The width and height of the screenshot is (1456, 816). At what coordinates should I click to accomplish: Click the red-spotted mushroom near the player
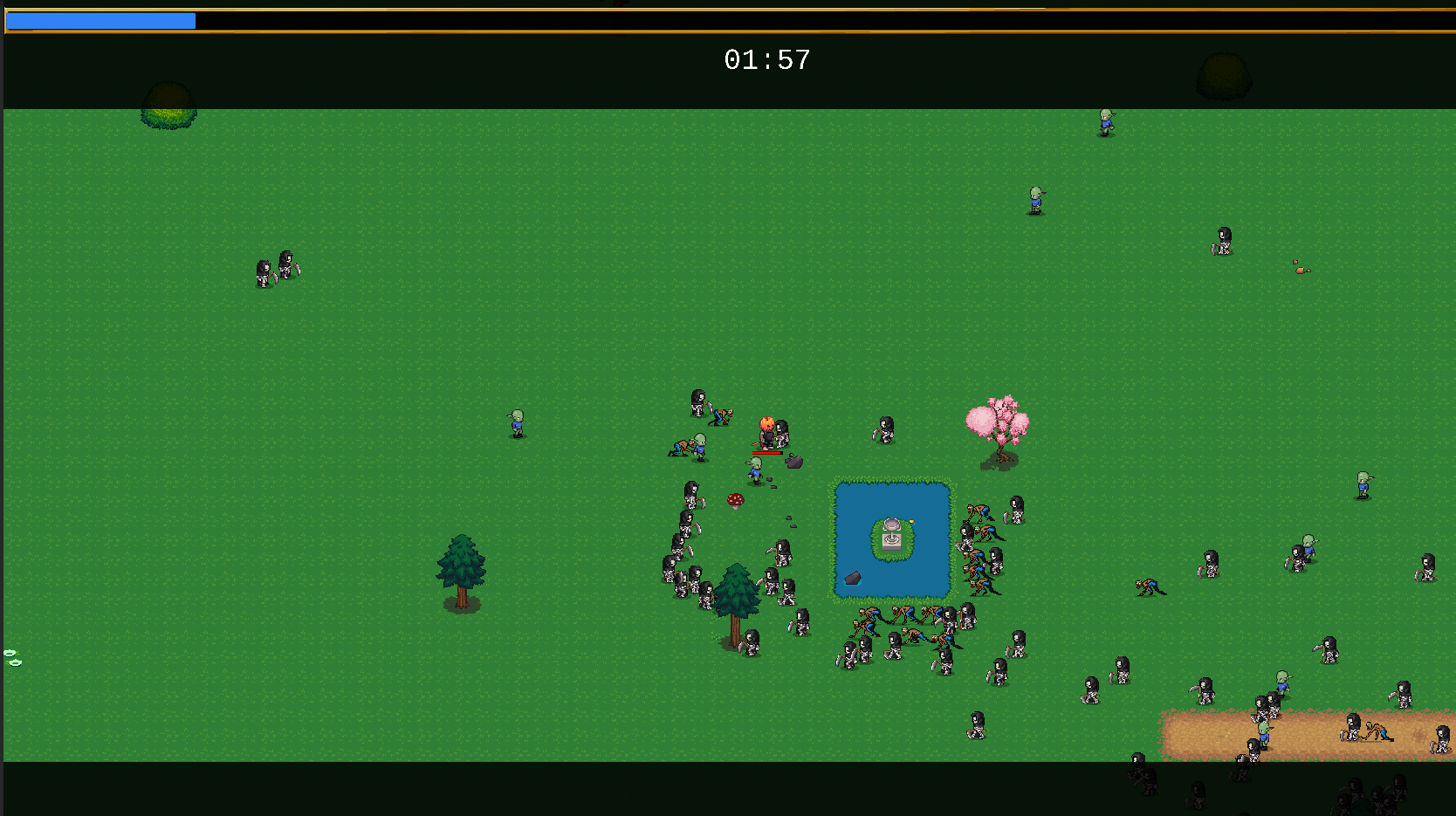coord(736,499)
